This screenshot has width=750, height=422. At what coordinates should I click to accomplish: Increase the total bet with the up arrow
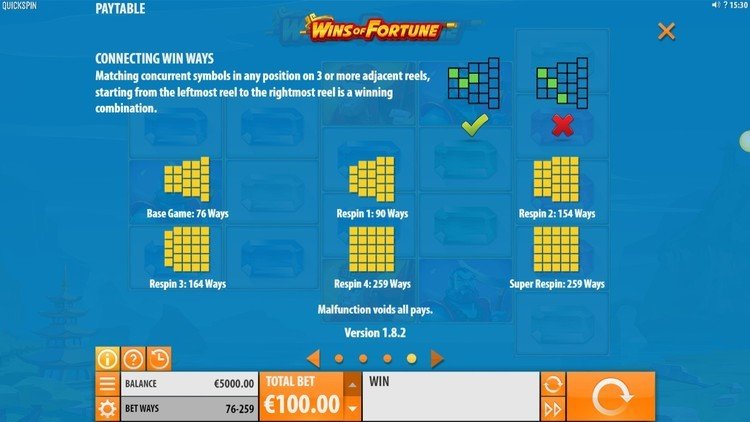[x=351, y=385]
